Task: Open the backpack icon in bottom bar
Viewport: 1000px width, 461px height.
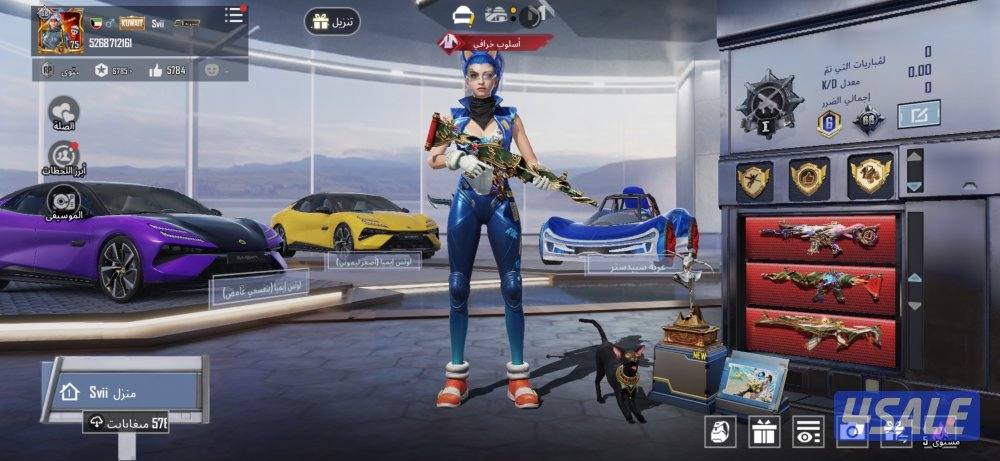Action: pos(721,432)
